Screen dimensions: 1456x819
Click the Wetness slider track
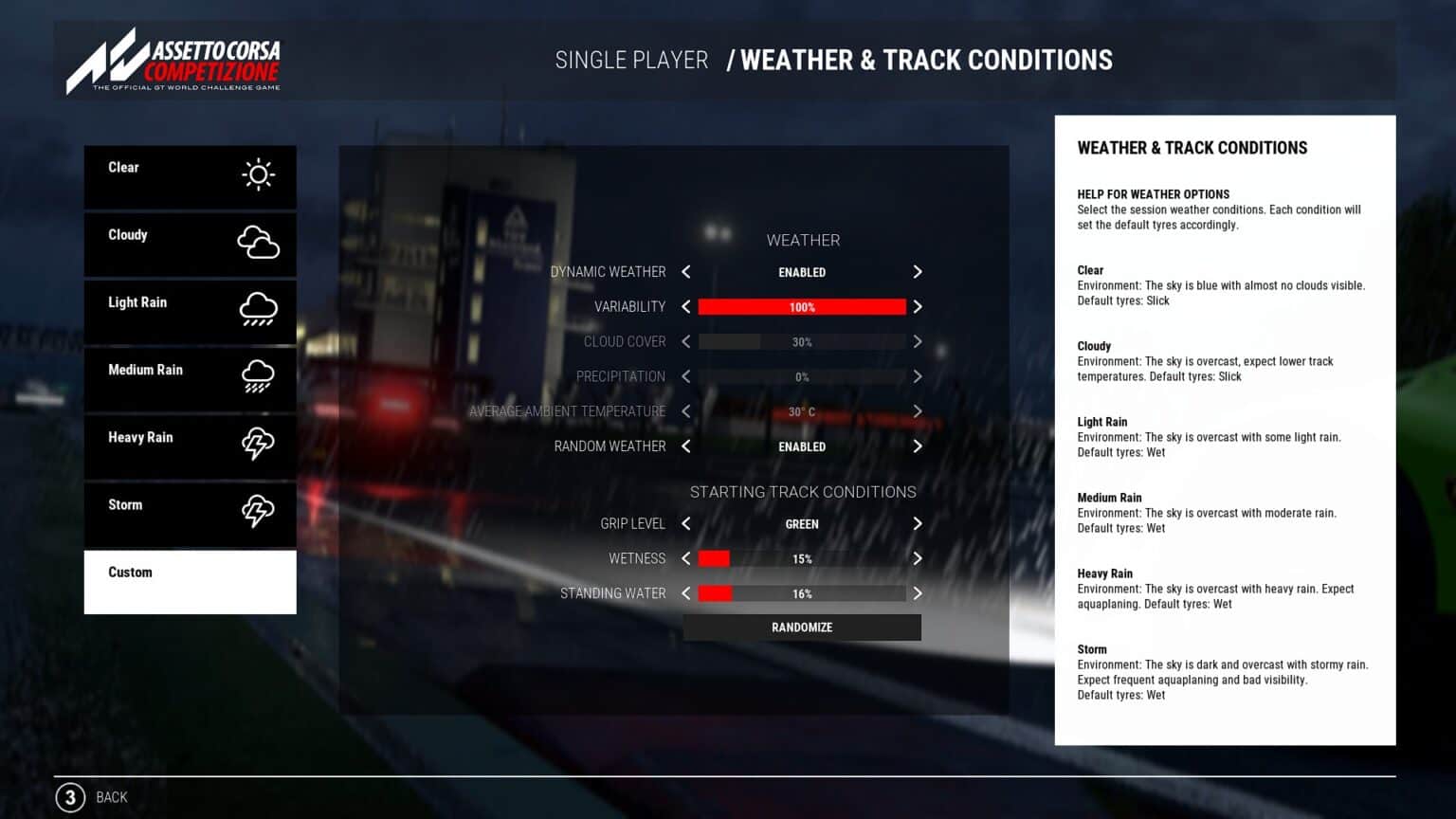pyautogui.click(x=802, y=558)
